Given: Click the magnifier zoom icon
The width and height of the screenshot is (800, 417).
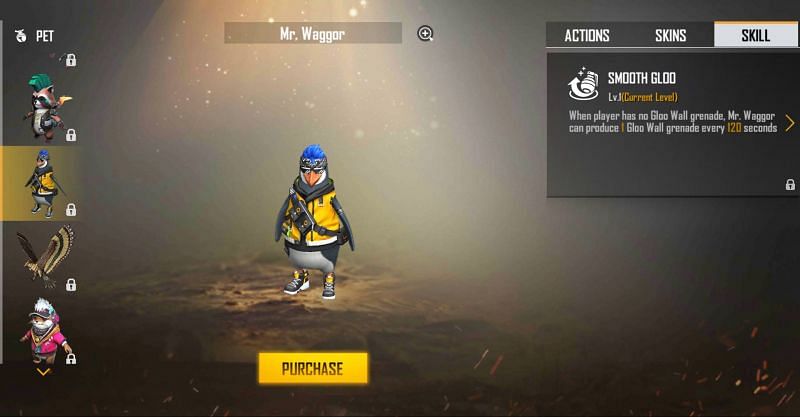Looking at the screenshot, I should click(x=425, y=34).
